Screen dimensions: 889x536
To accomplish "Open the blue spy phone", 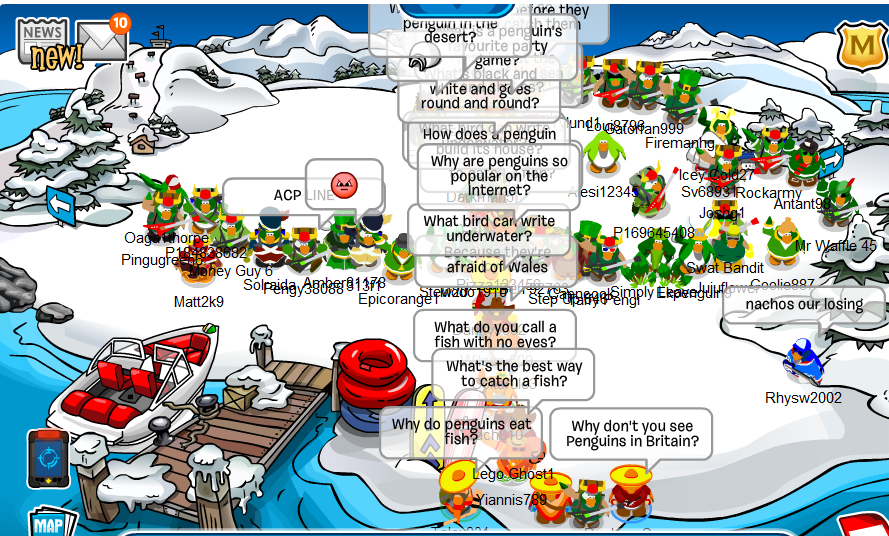I will click(x=48, y=459).
